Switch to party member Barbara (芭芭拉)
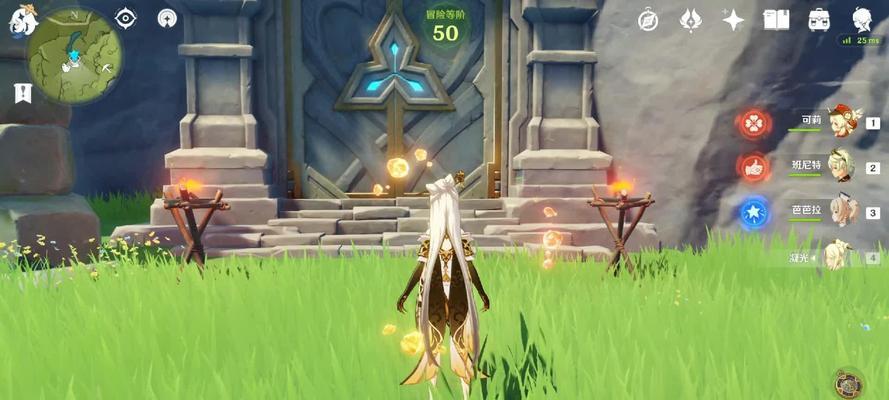The height and width of the screenshot is (400, 889). [x=842, y=212]
